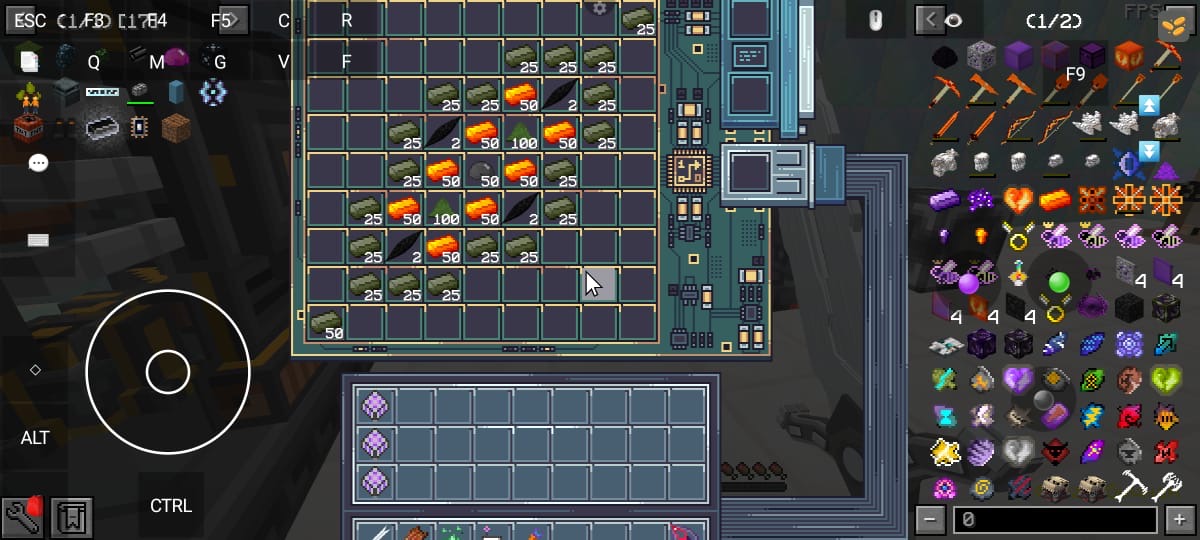The image size is (1200, 540).
Task: Tap the virtual joystick center
Action: (x=167, y=372)
